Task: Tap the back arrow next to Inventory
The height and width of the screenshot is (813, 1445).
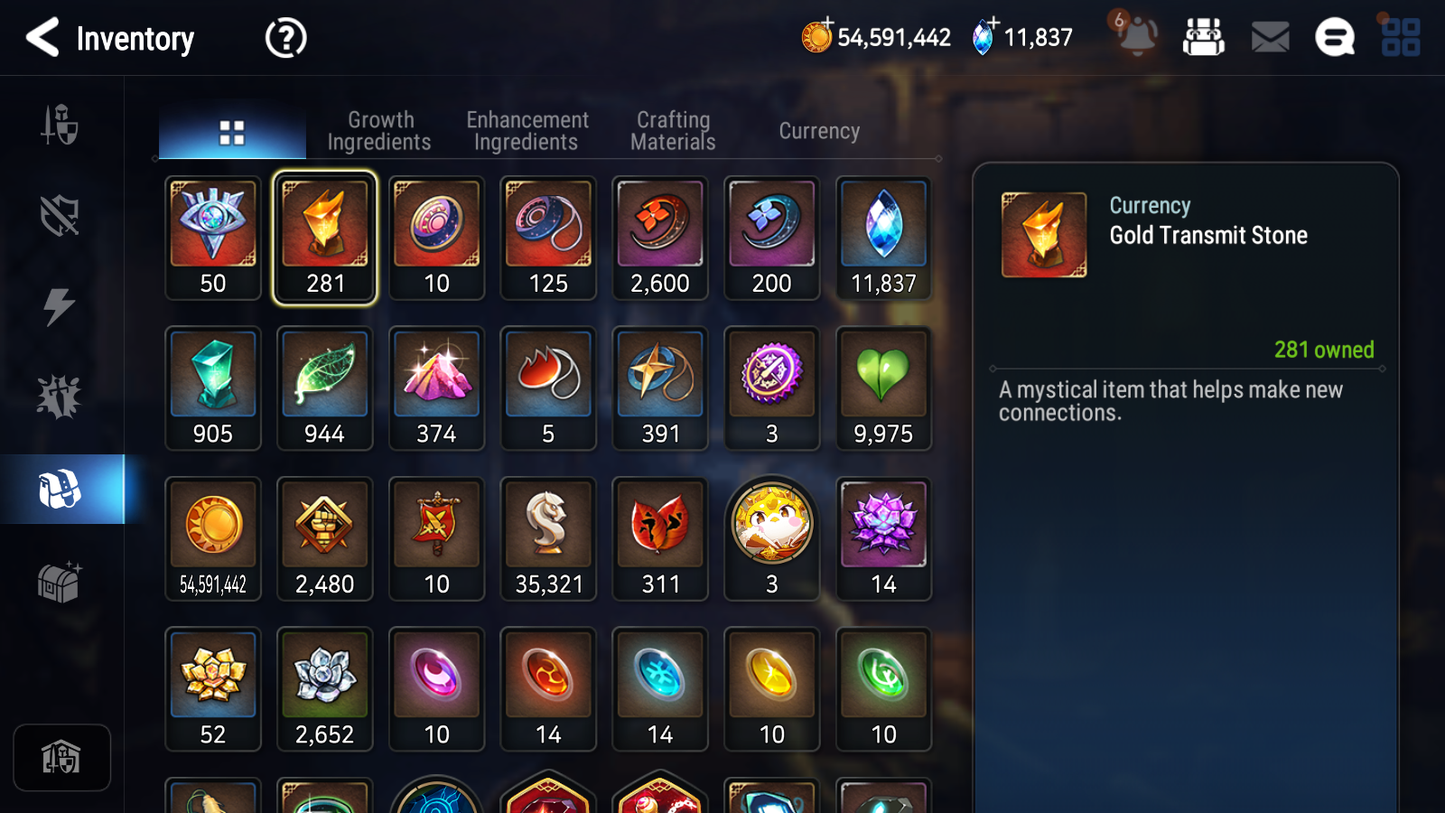Action: (43, 37)
